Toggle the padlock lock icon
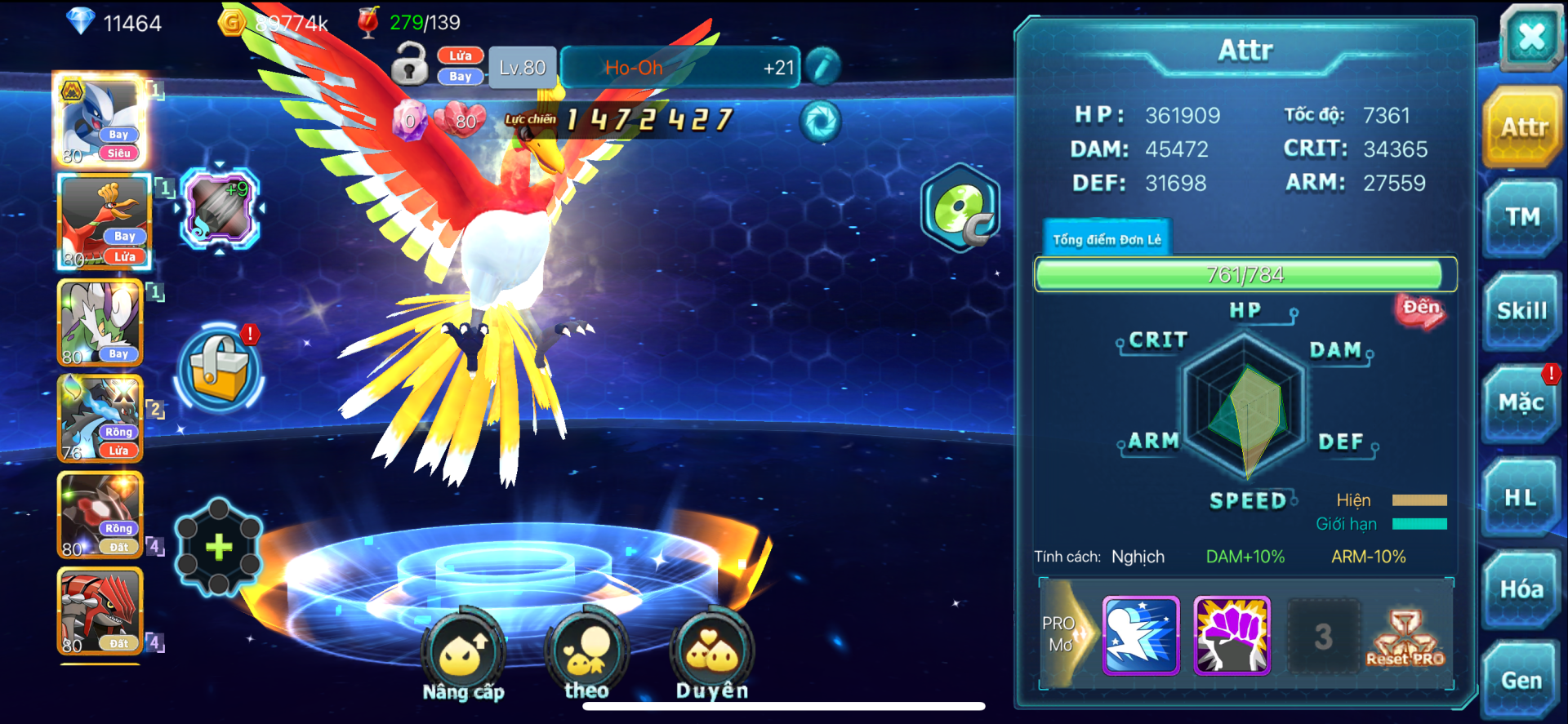The image size is (1568, 724). tap(409, 64)
